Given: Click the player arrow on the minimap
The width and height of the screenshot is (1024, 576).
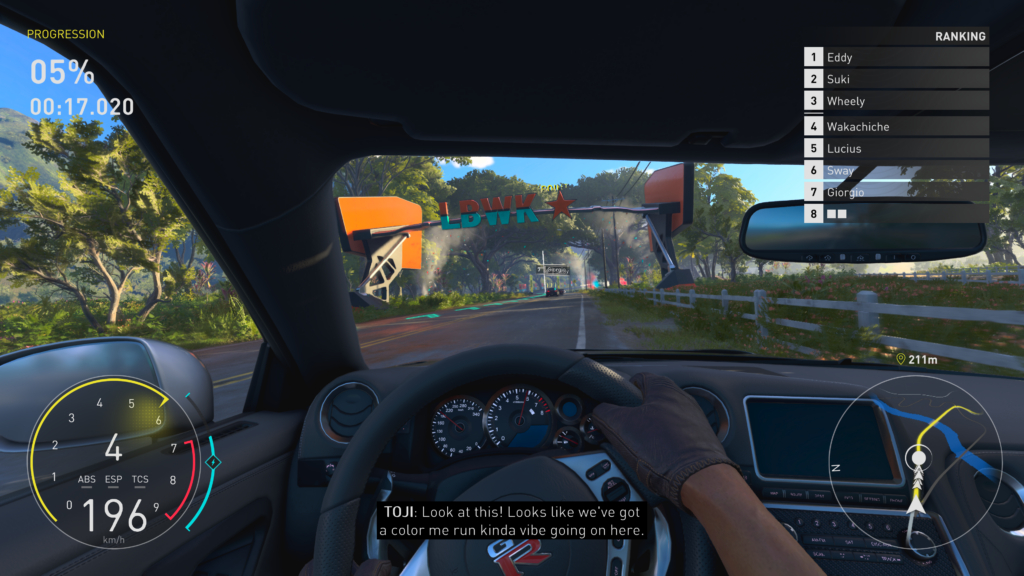Looking at the screenshot, I should coord(916,504).
